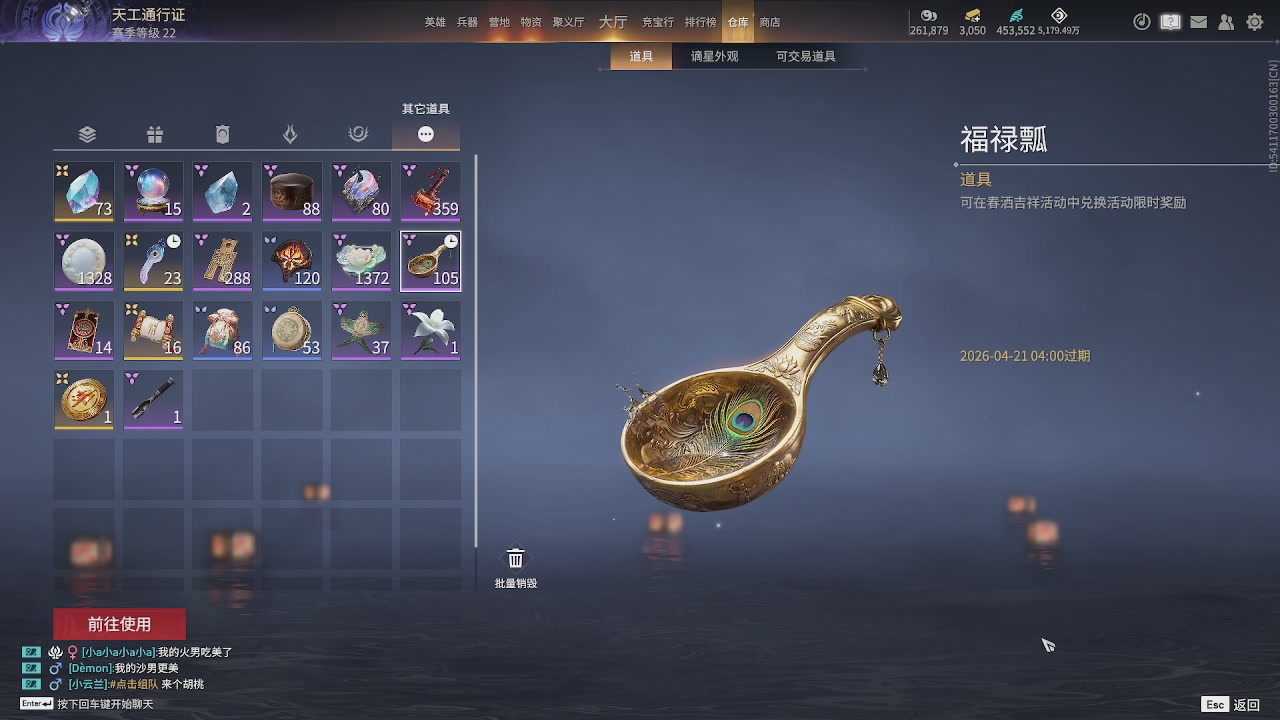Screen dimensions: 1280x720
Task: Click the help book icon in the top bar
Action: point(1170,21)
